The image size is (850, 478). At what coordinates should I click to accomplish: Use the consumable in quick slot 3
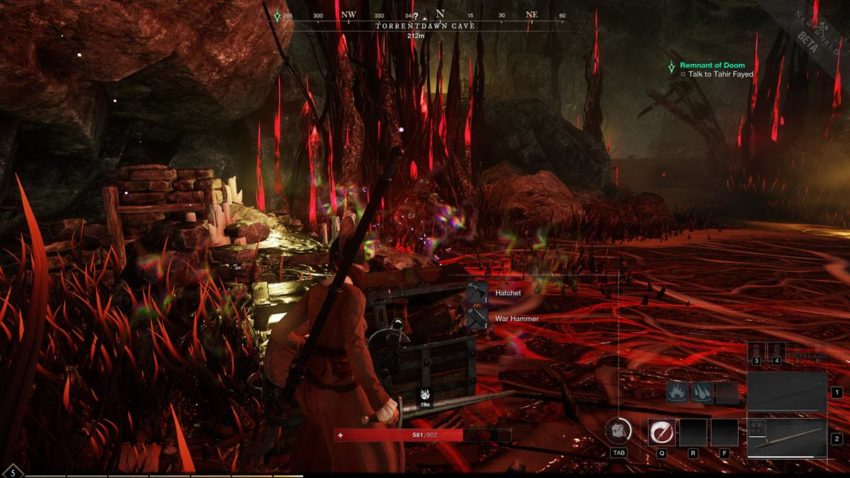(x=757, y=351)
